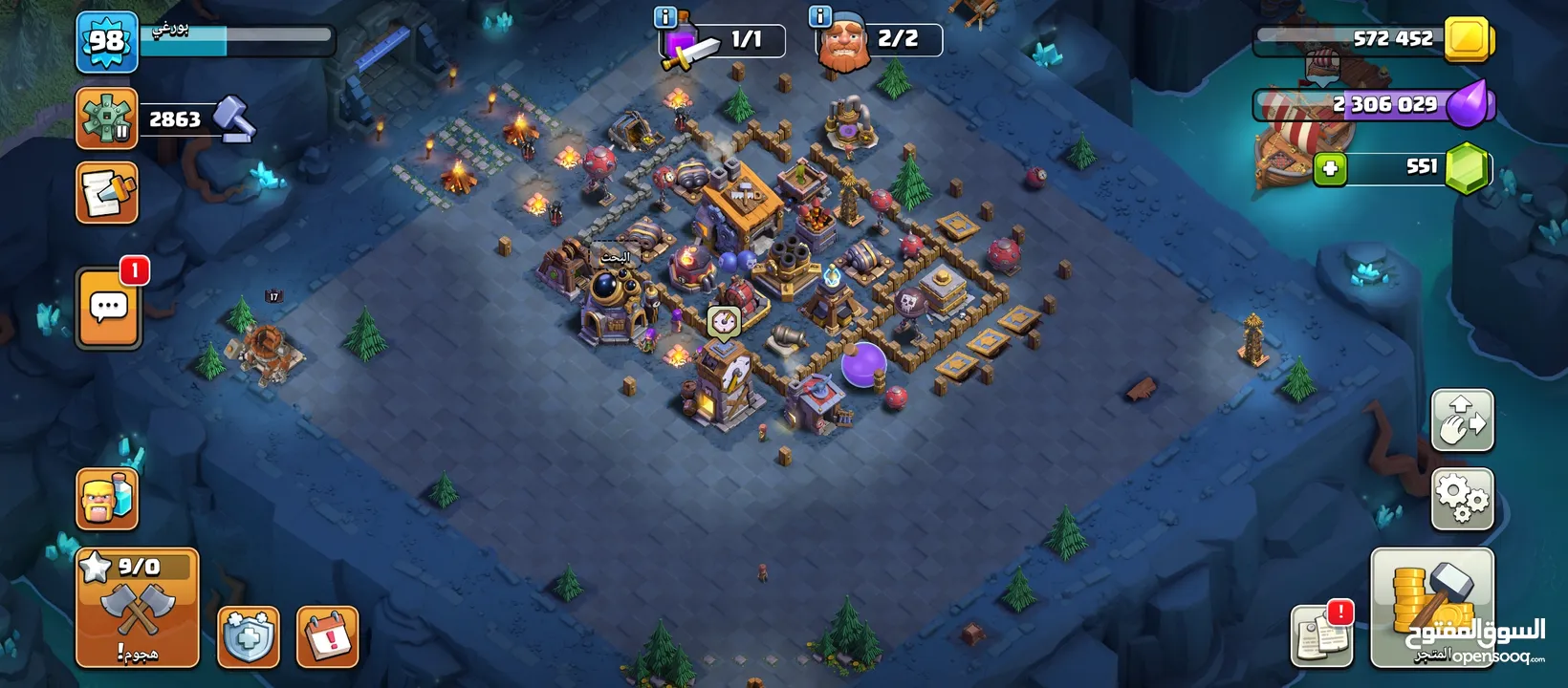Open the army training barbarian button
The image size is (1568, 688).
pos(106,498)
